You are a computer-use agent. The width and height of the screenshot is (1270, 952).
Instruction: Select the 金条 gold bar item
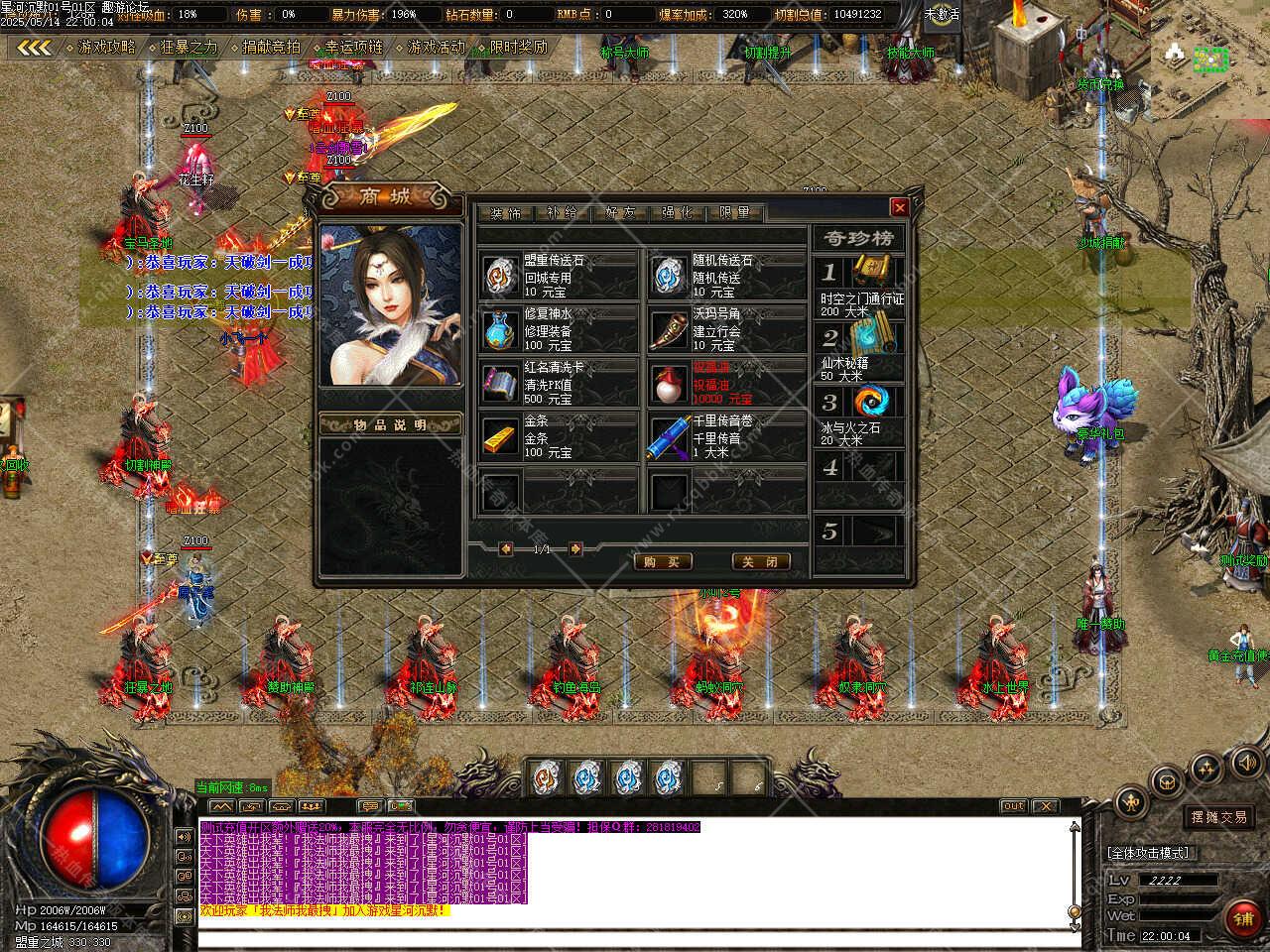pyautogui.click(x=501, y=437)
